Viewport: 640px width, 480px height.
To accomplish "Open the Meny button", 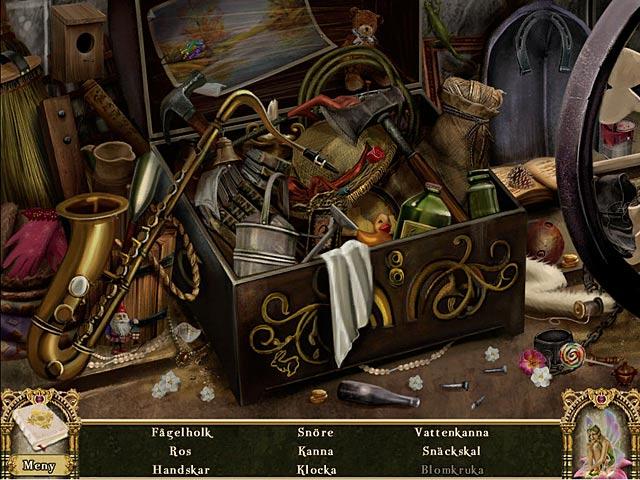I will [x=39, y=465].
